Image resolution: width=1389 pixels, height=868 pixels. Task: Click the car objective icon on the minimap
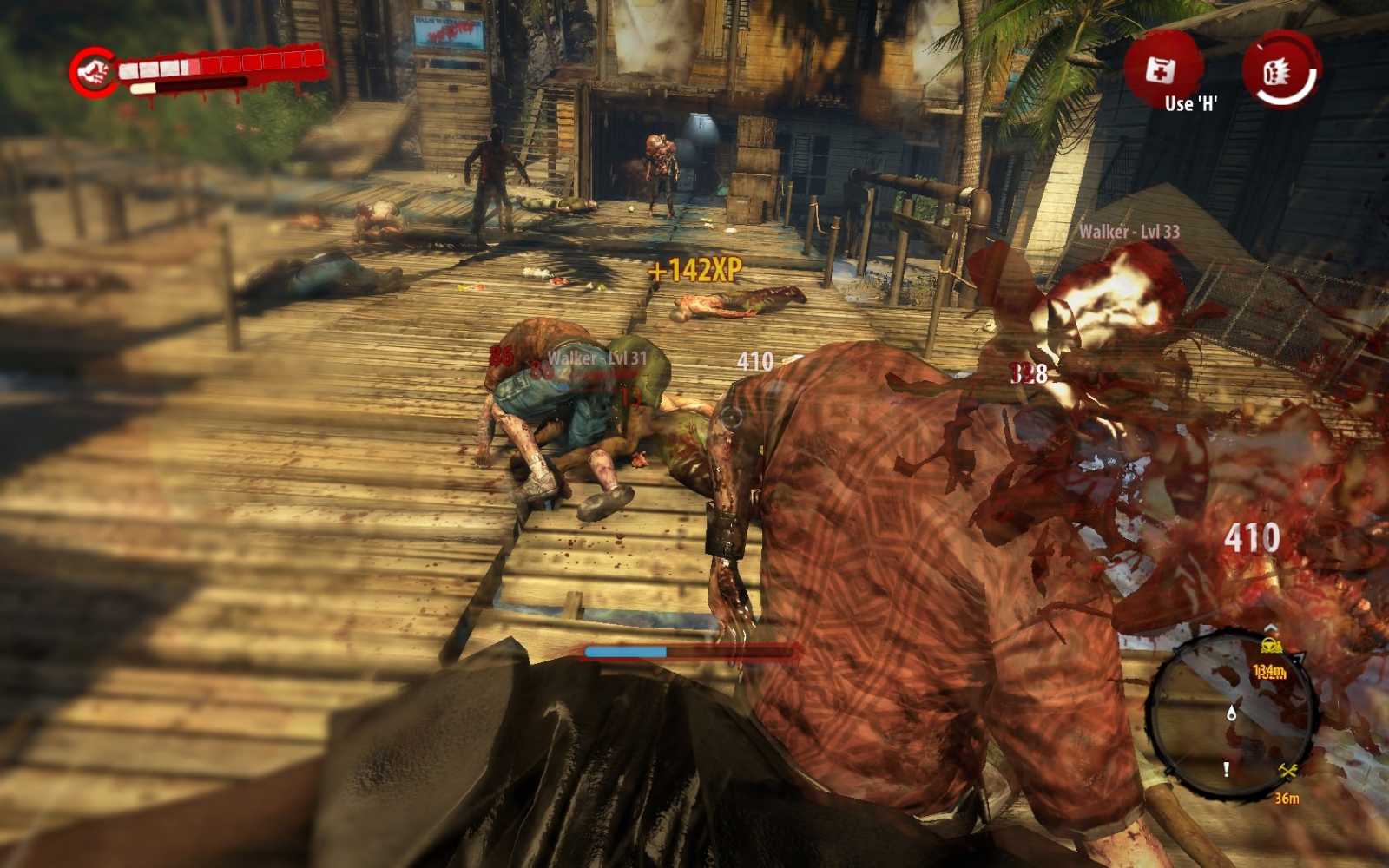[1270, 646]
